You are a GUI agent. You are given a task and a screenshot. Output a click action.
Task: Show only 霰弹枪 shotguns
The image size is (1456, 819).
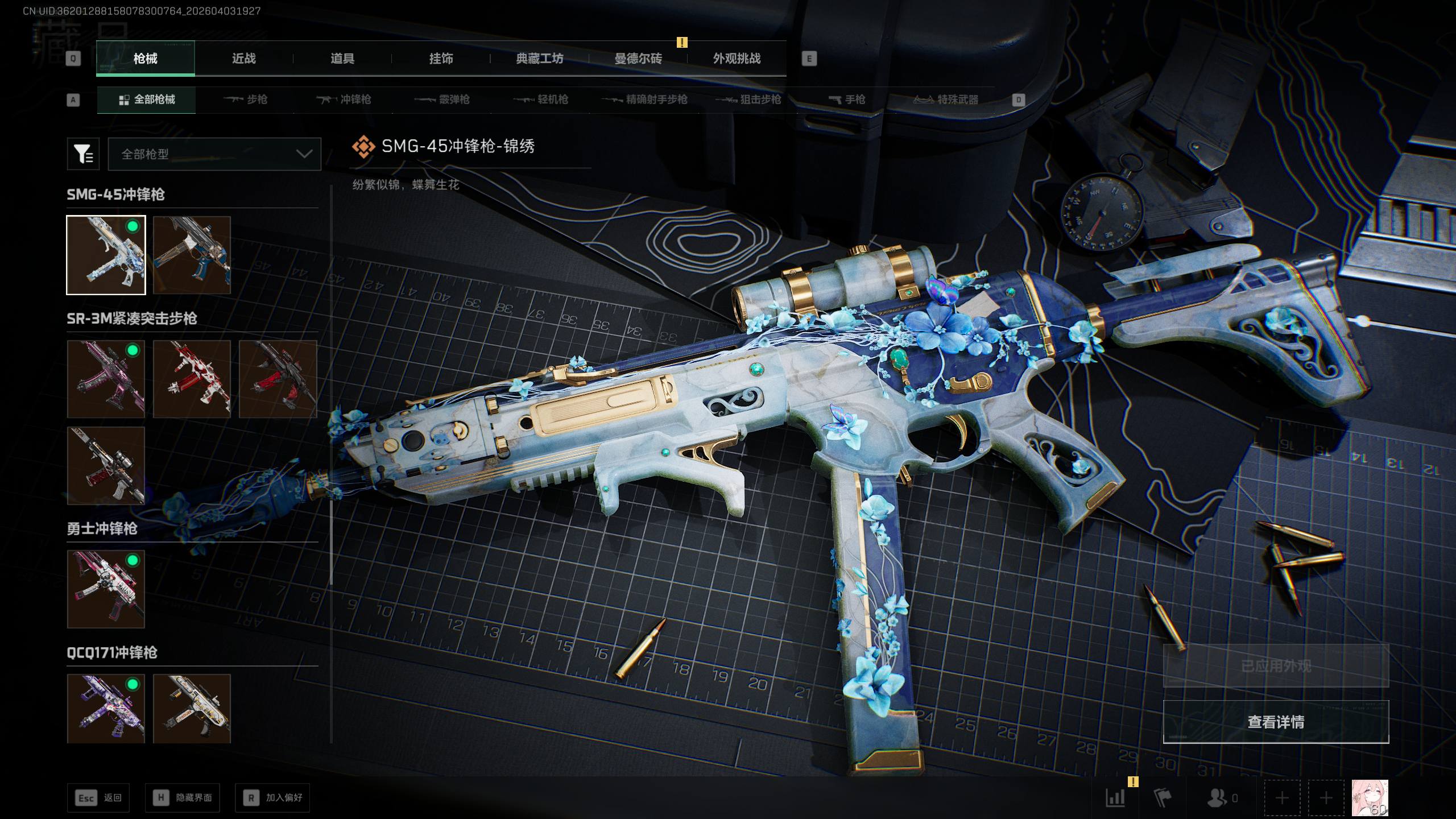click(x=442, y=100)
